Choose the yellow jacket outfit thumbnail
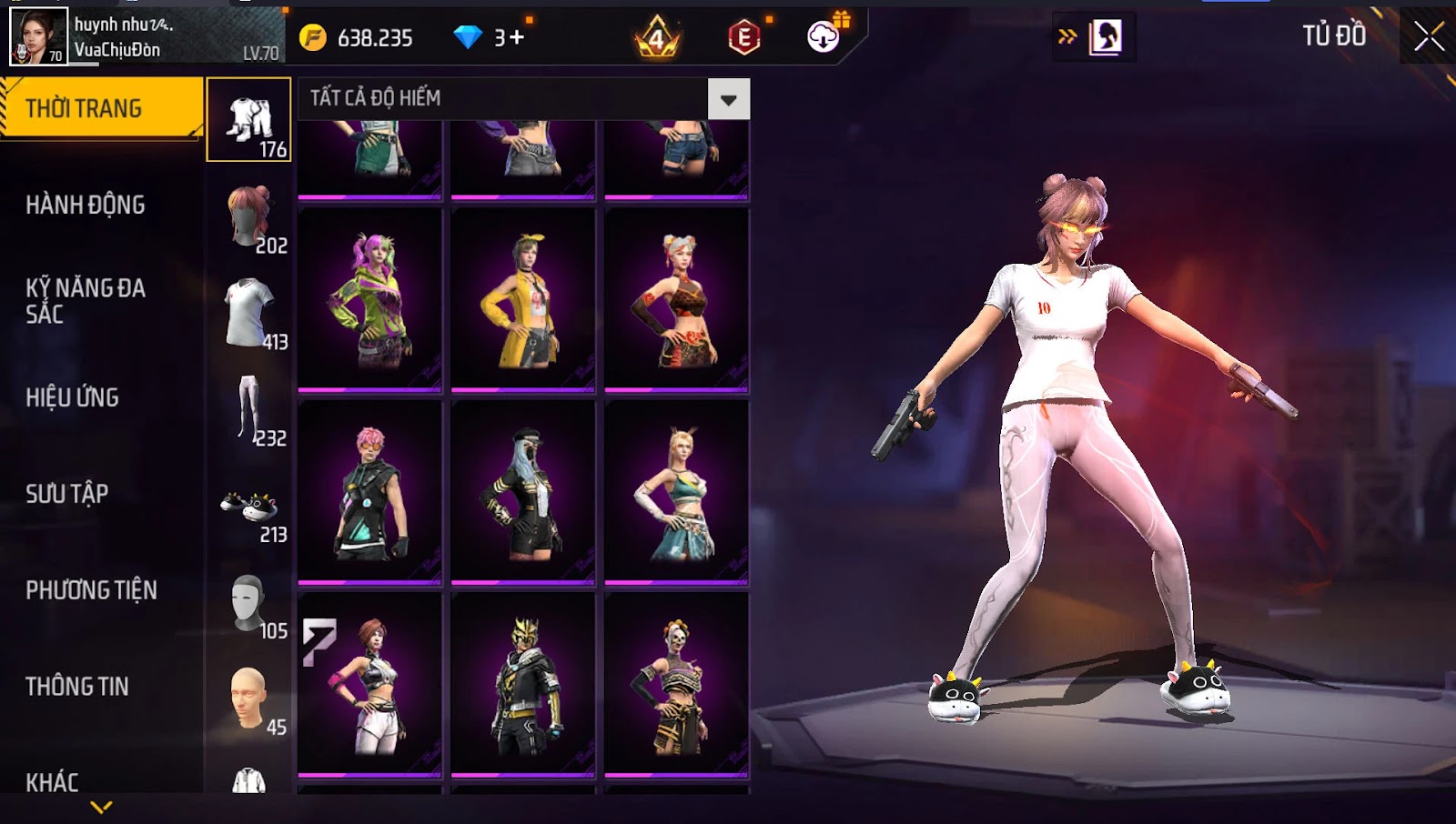The height and width of the screenshot is (824, 1456). pyautogui.click(x=523, y=300)
